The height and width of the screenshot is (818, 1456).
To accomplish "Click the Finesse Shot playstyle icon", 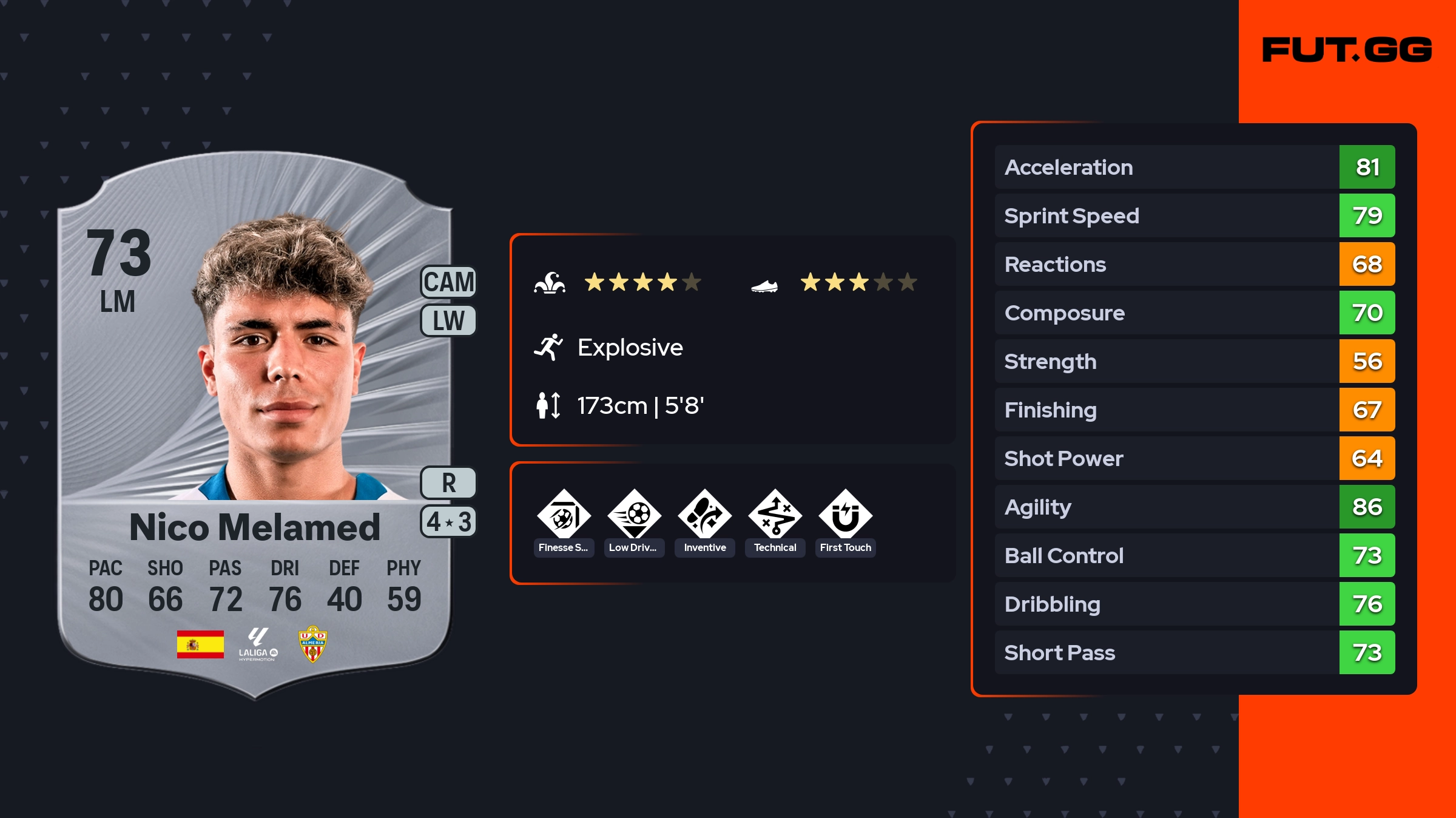I will 564,516.
